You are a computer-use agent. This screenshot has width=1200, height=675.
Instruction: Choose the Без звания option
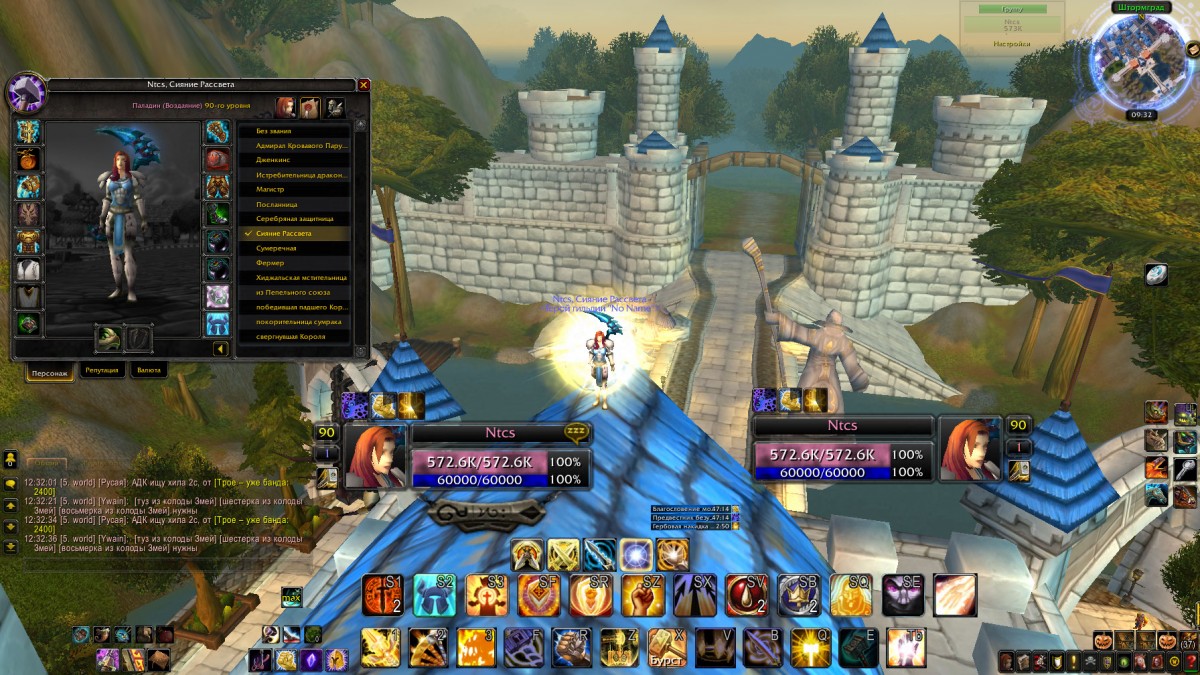coord(295,131)
